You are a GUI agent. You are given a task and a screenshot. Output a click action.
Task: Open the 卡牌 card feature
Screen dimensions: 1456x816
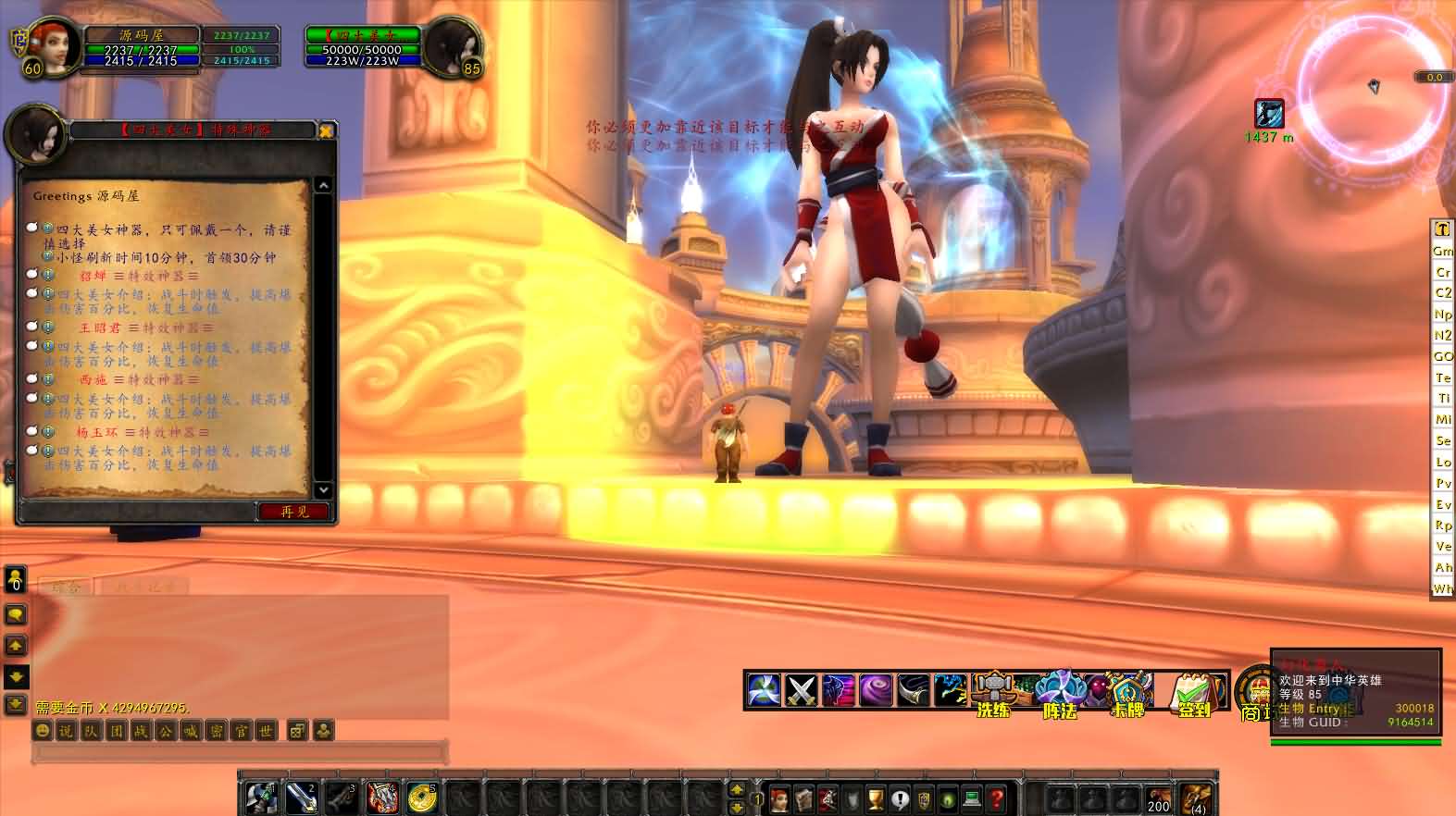click(1127, 691)
